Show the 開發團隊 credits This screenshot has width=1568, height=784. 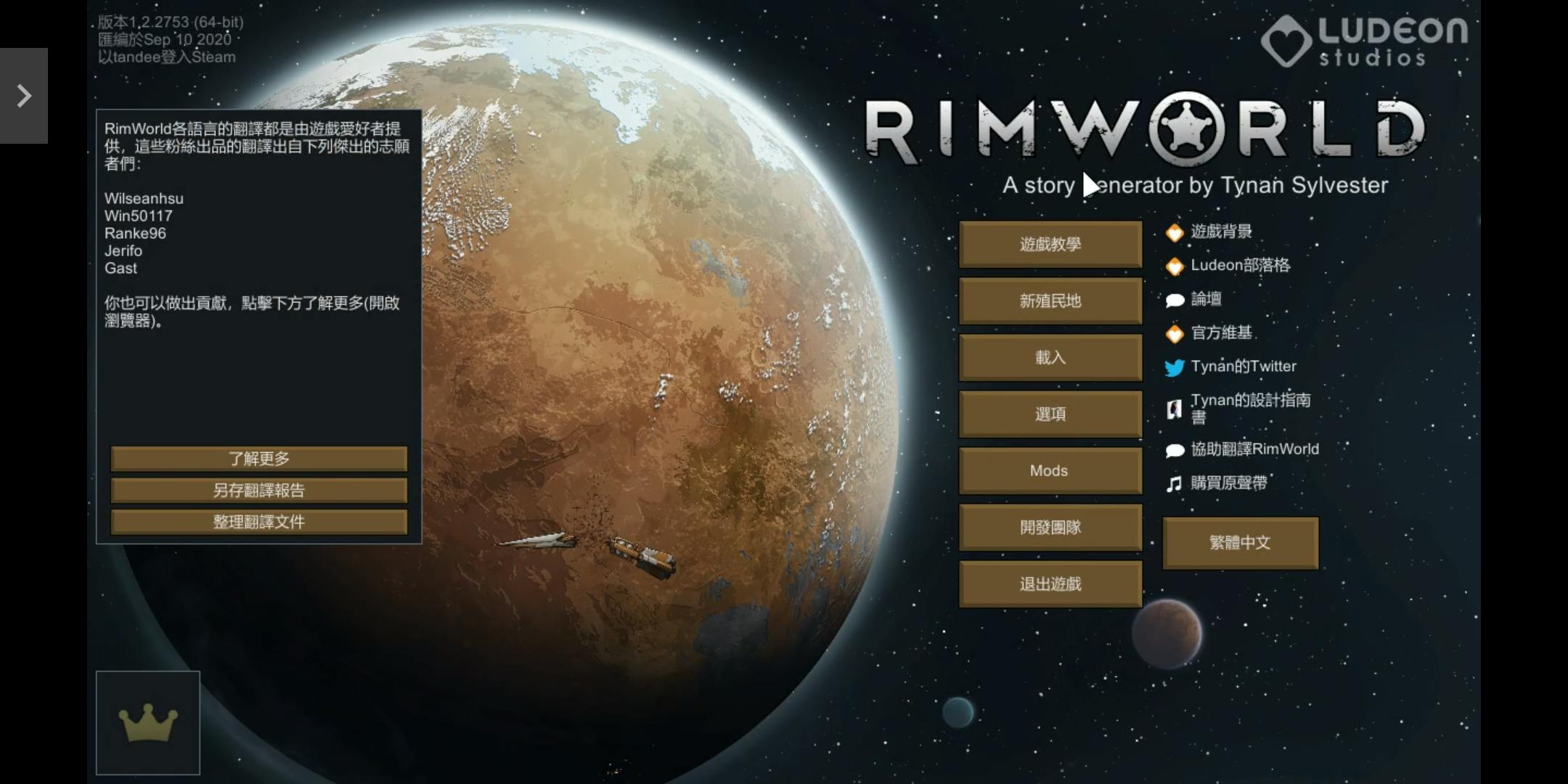[x=1050, y=528]
